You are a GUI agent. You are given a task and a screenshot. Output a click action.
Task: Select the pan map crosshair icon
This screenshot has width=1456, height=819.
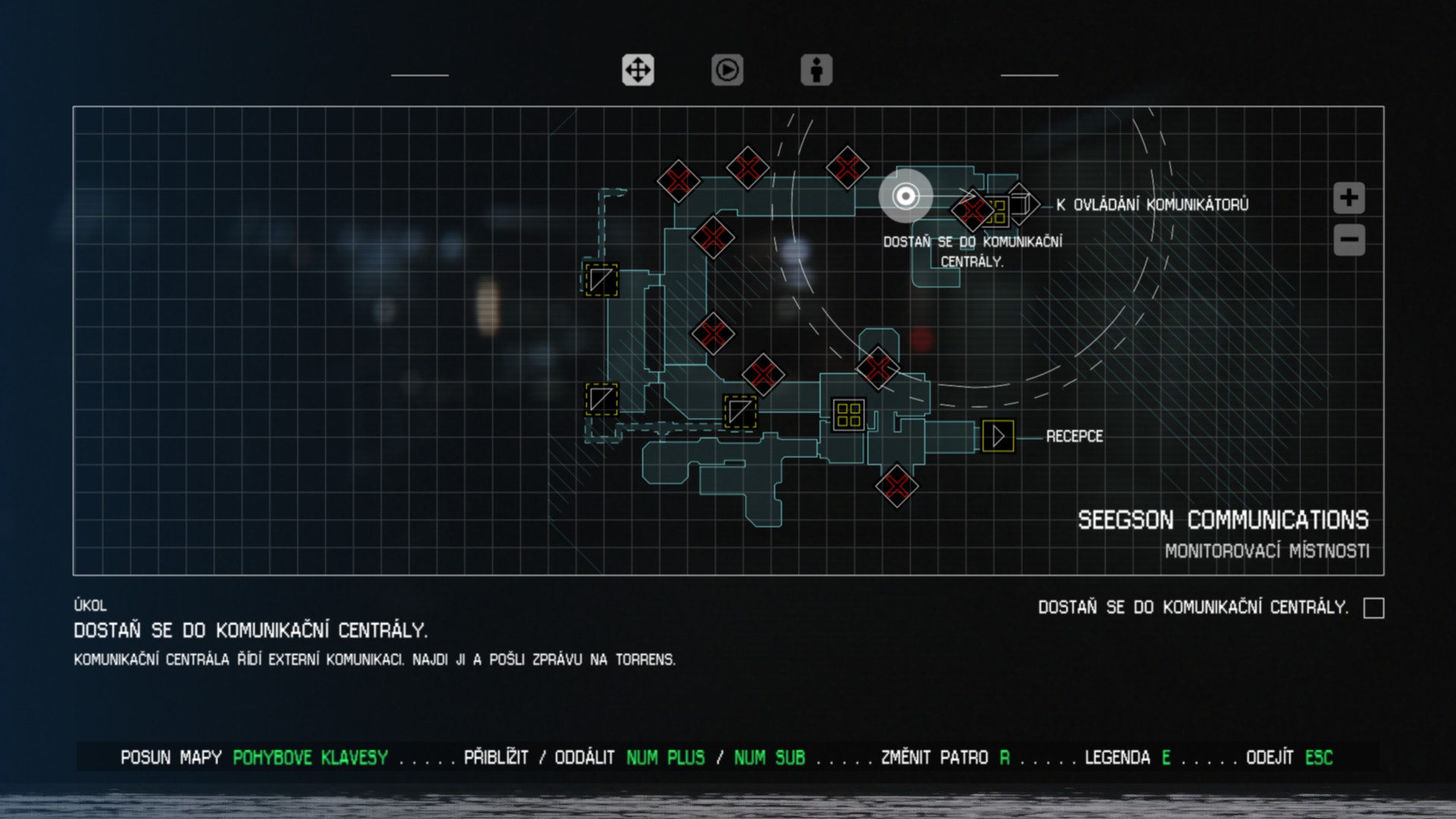pos(638,71)
